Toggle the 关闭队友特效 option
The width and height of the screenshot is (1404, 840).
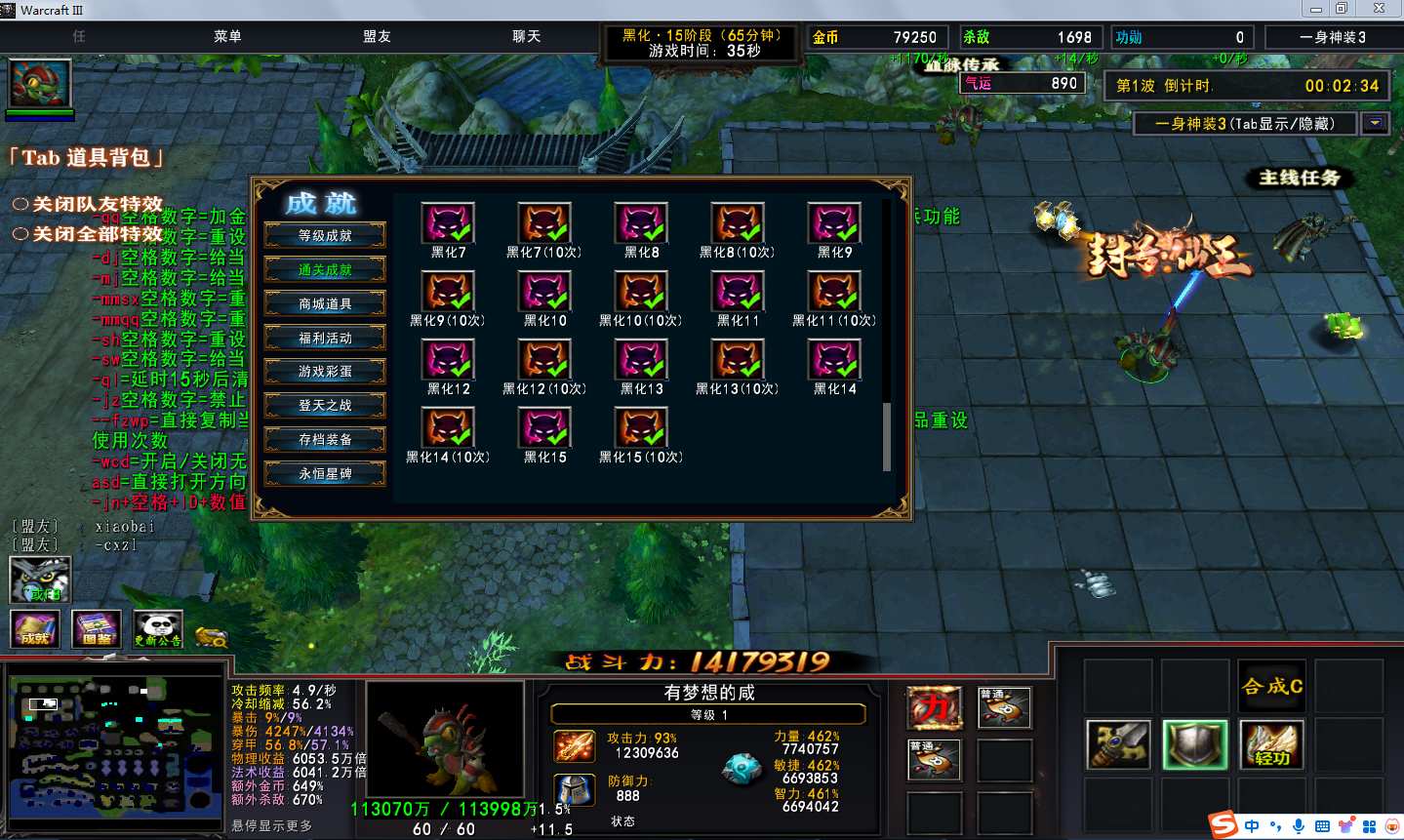[20, 205]
